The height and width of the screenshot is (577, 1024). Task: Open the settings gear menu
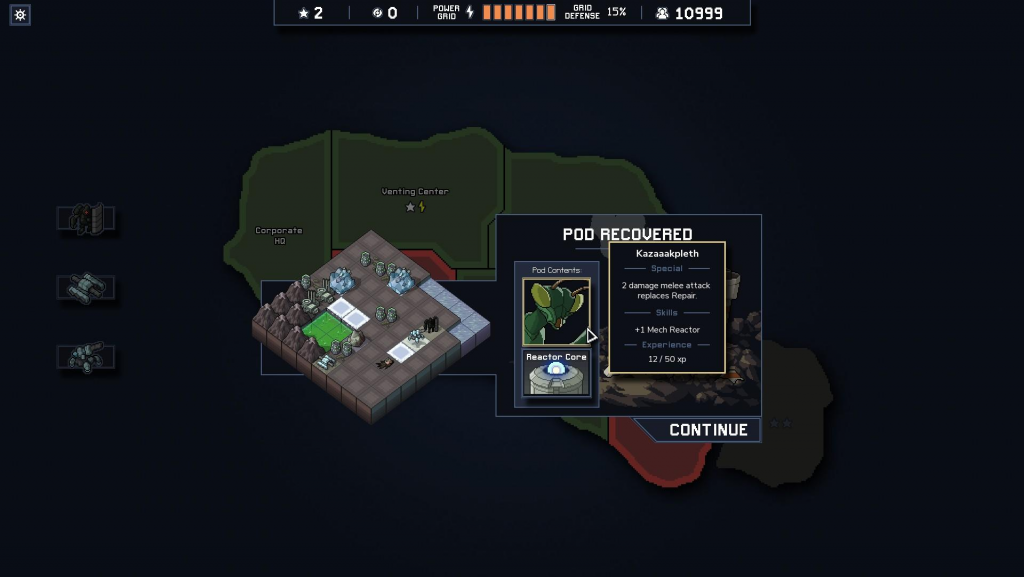pyautogui.click(x=20, y=14)
